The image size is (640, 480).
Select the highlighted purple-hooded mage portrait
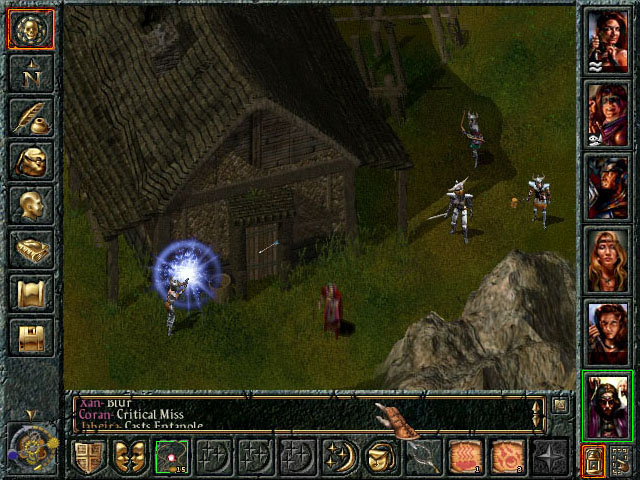(x=607, y=402)
